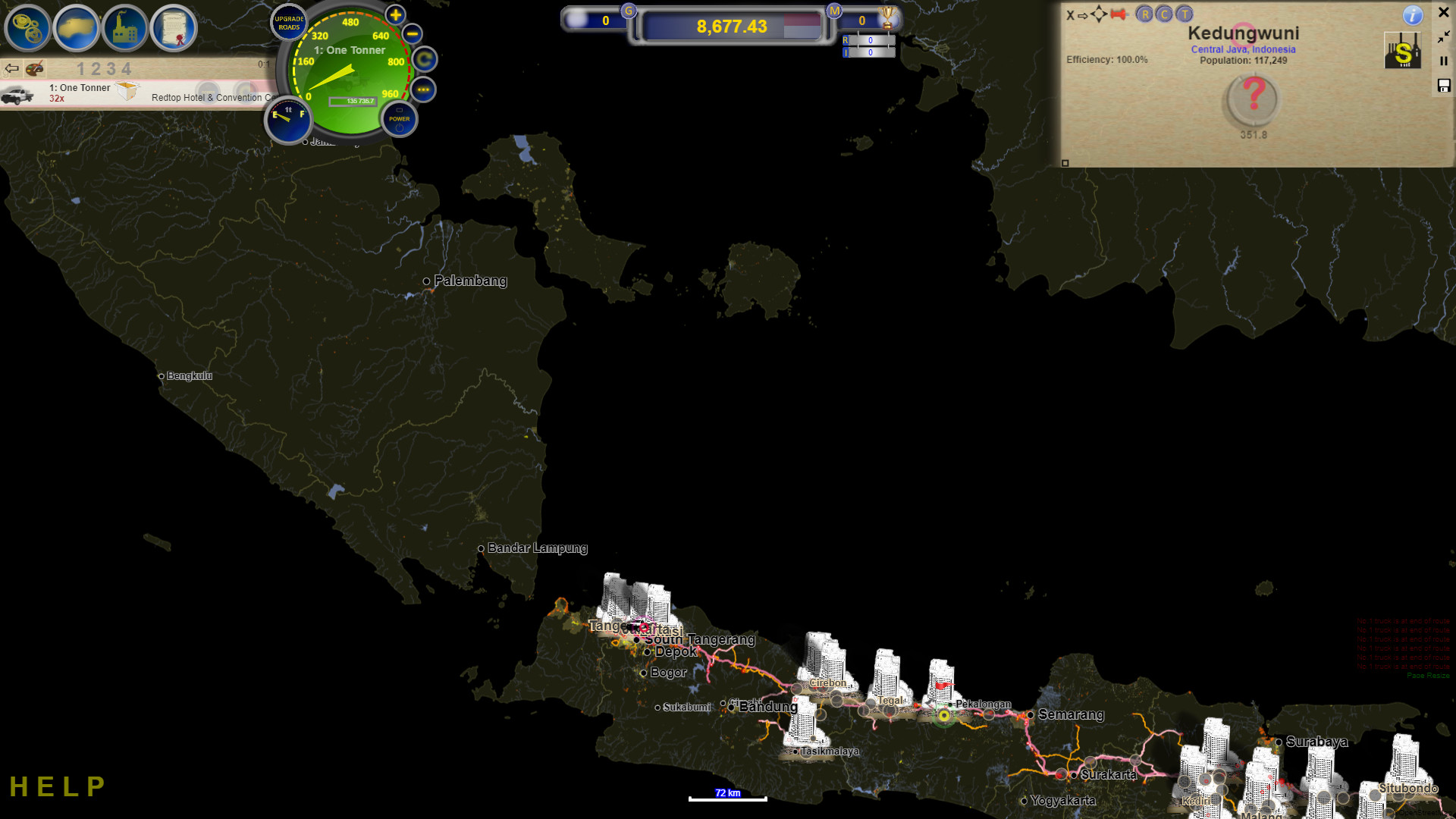Collapse the panel with the shrink arrows icon
The image size is (1456, 819).
1442,38
